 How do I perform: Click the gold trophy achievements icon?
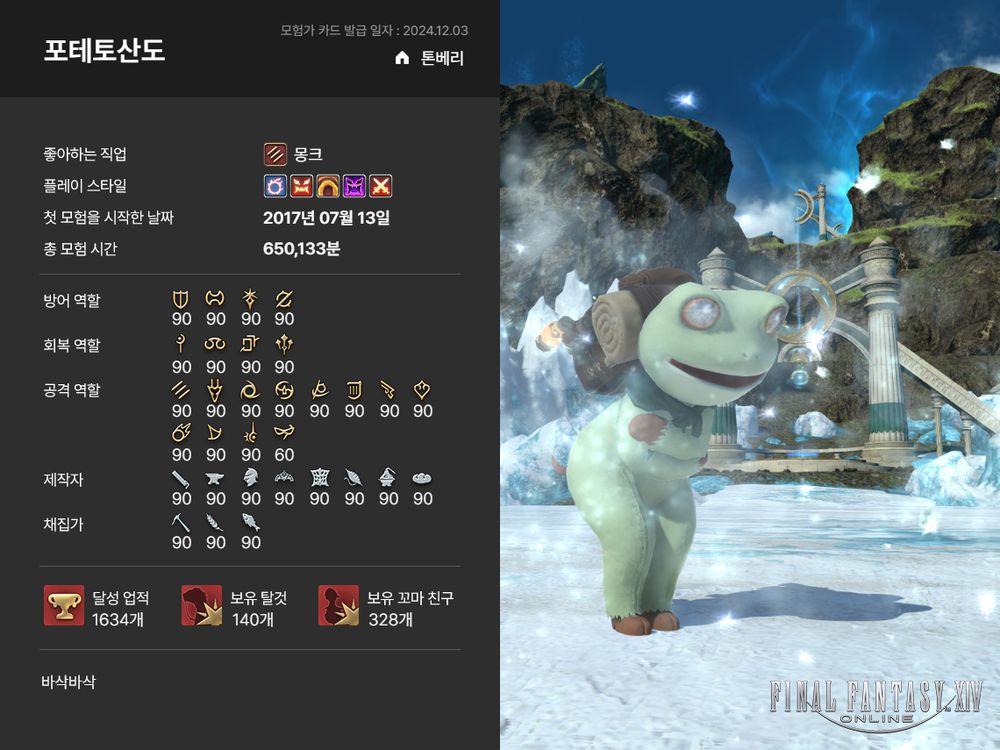[64, 606]
